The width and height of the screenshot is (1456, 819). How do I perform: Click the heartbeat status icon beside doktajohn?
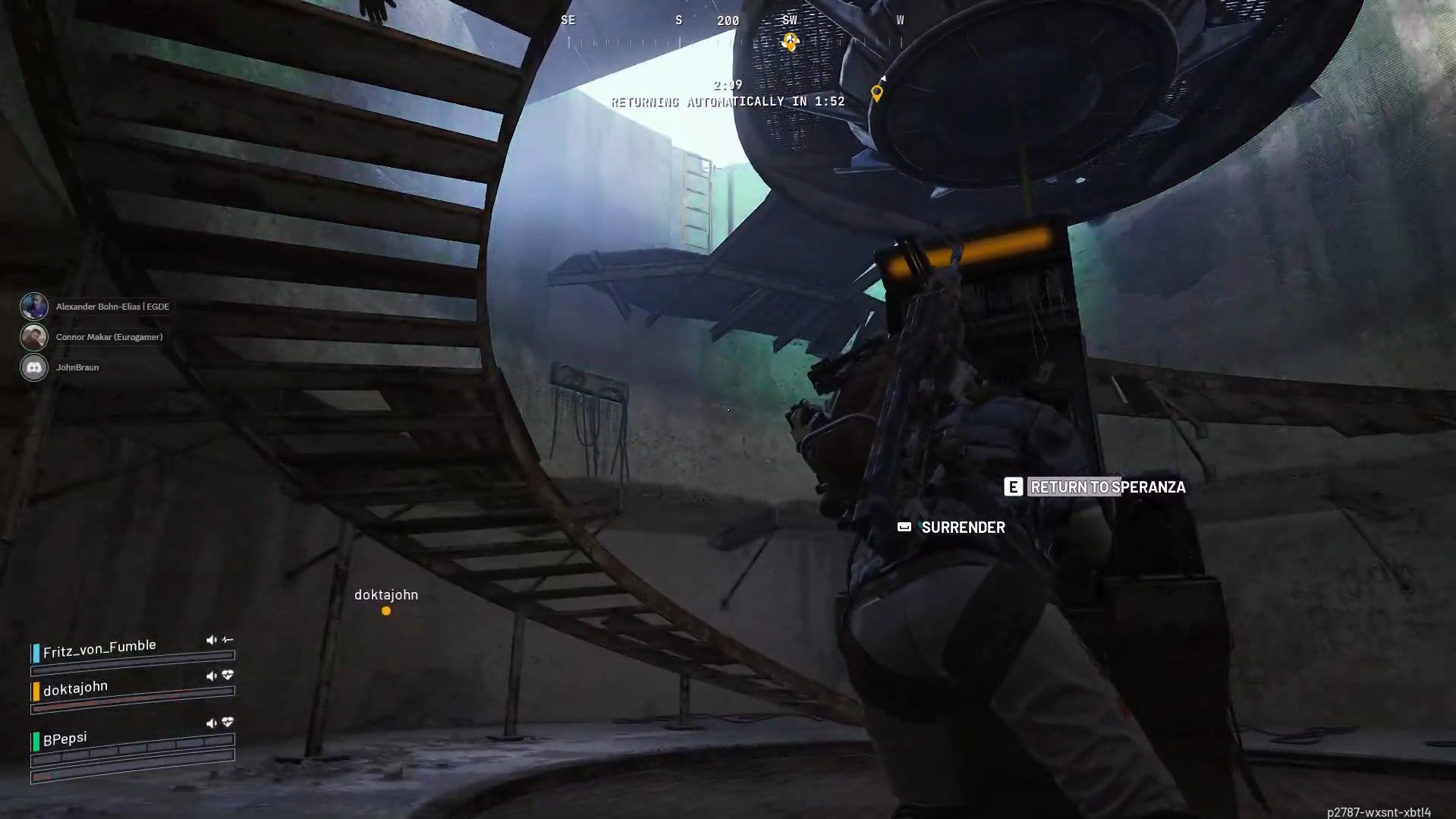pos(227,675)
